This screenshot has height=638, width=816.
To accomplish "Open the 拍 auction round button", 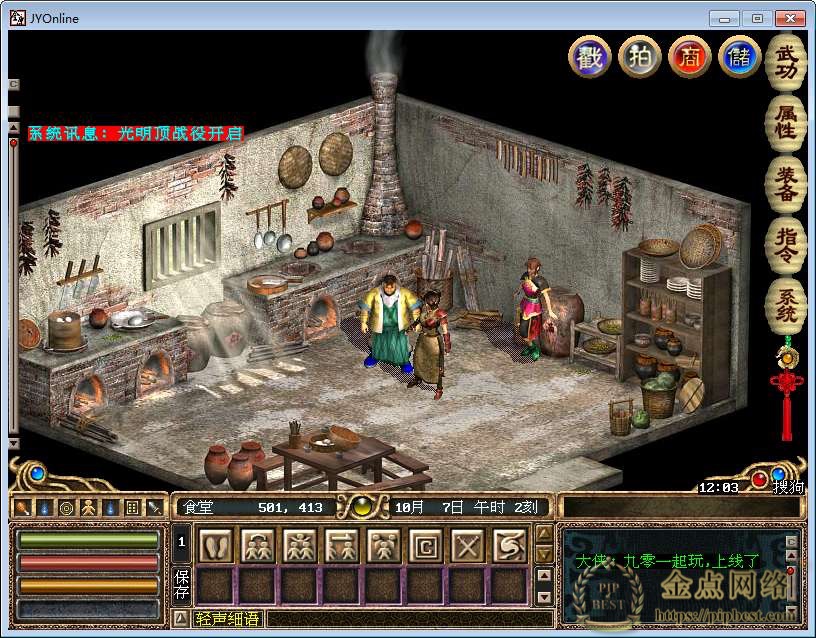I will pyautogui.click(x=639, y=56).
